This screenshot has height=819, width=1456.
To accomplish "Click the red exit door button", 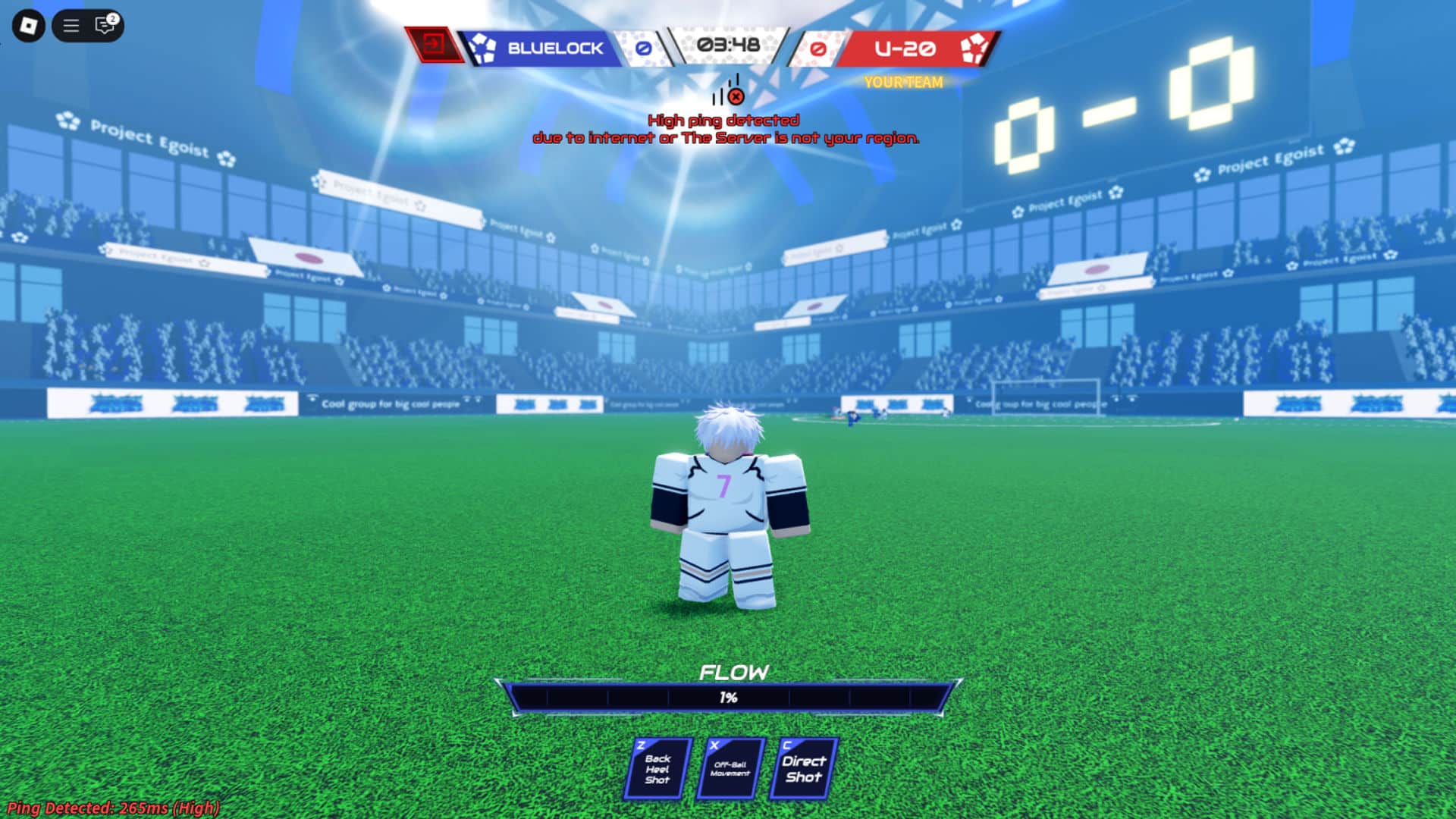I will [434, 45].
